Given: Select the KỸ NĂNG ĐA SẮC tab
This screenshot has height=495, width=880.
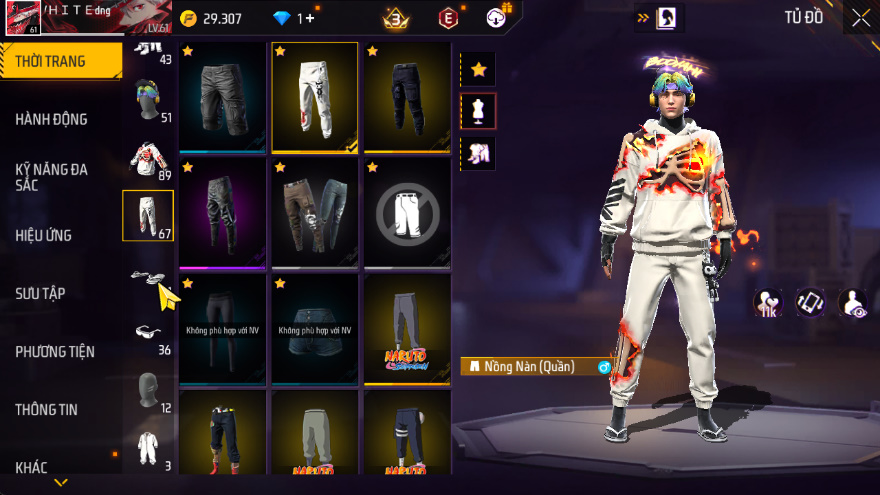Looking at the screenshot, I should (x=51, y=177).
